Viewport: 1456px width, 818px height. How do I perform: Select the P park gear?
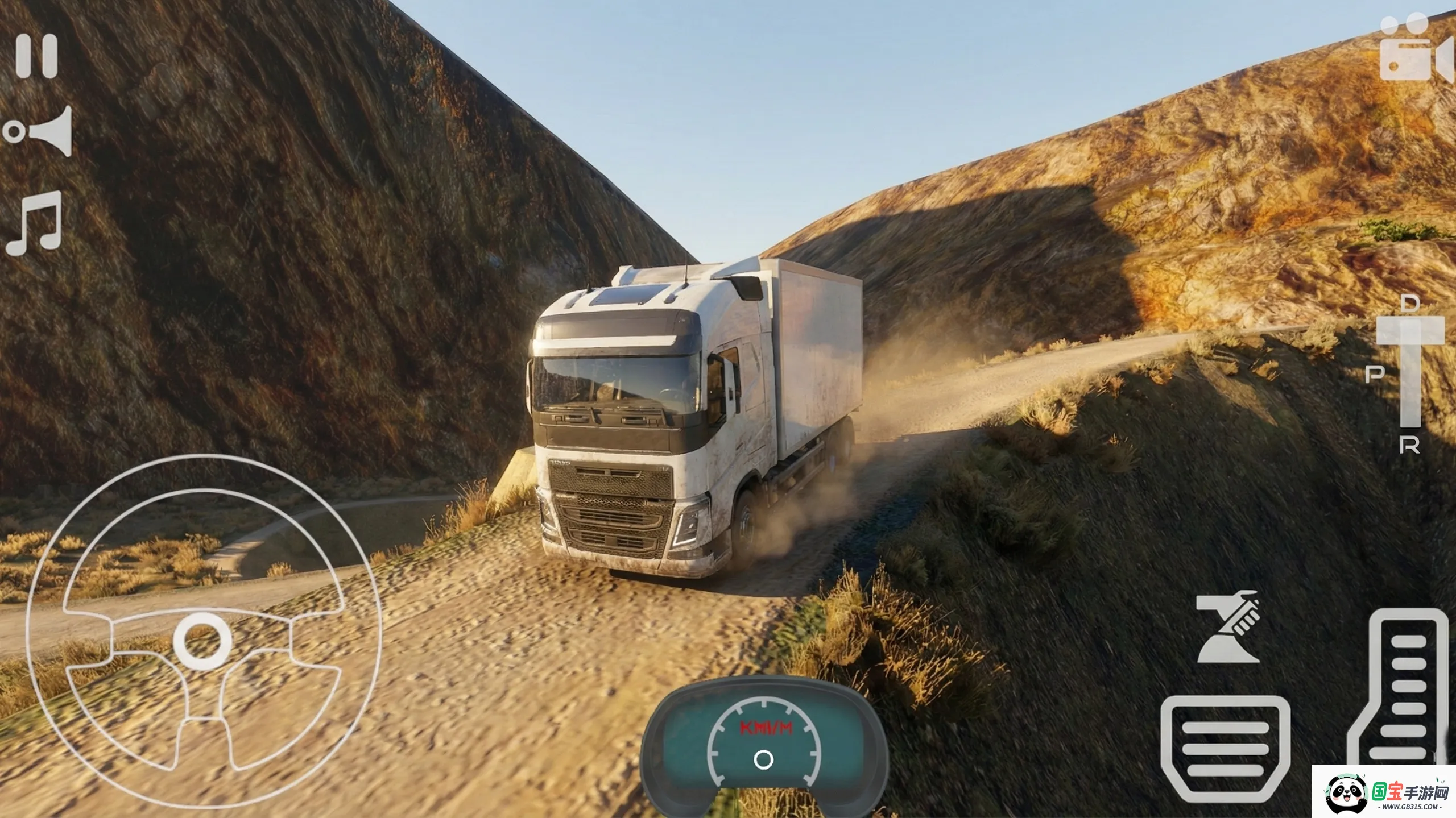1375,373
